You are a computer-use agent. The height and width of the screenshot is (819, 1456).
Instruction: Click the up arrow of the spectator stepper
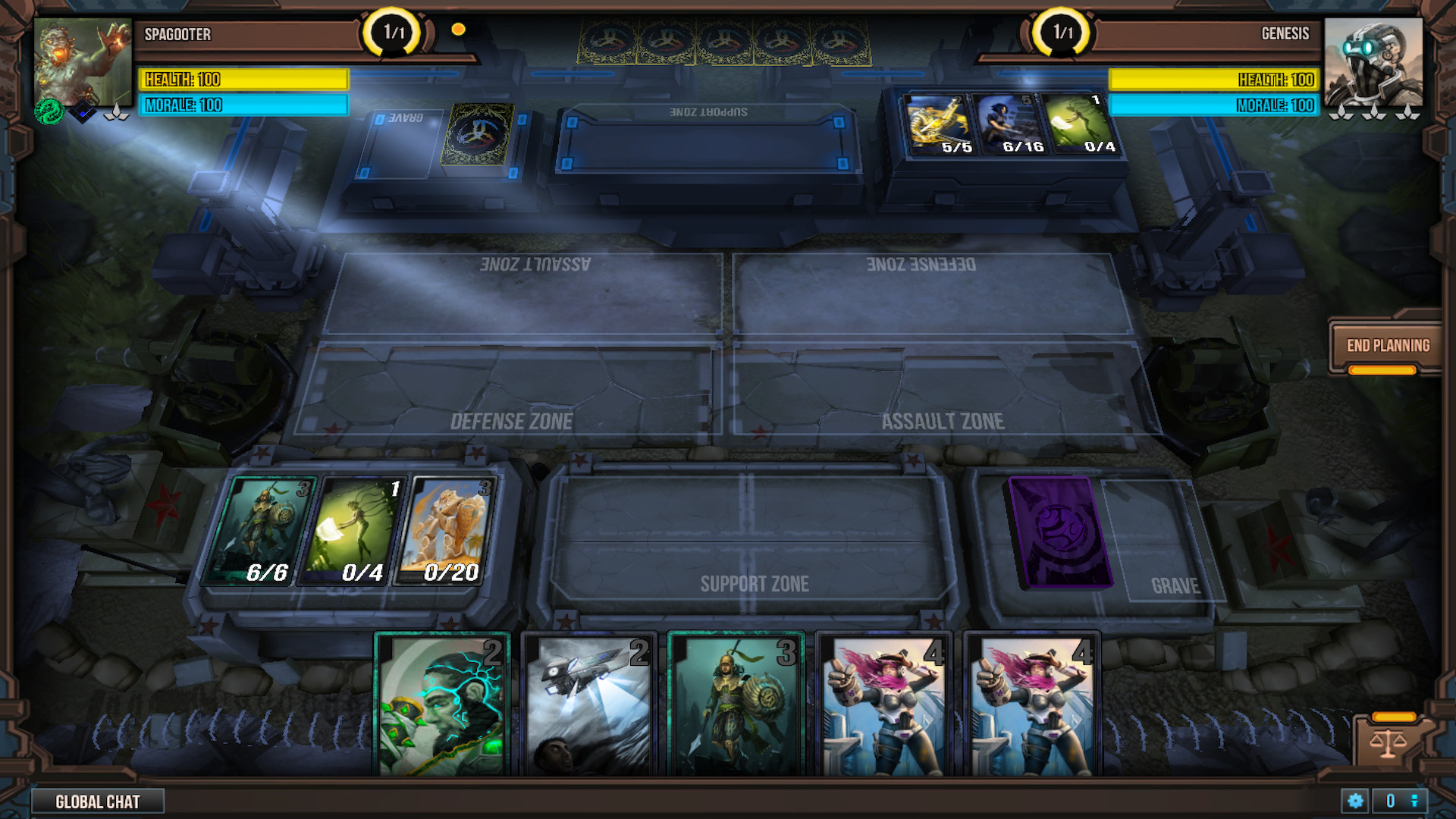pos(1415,795)
